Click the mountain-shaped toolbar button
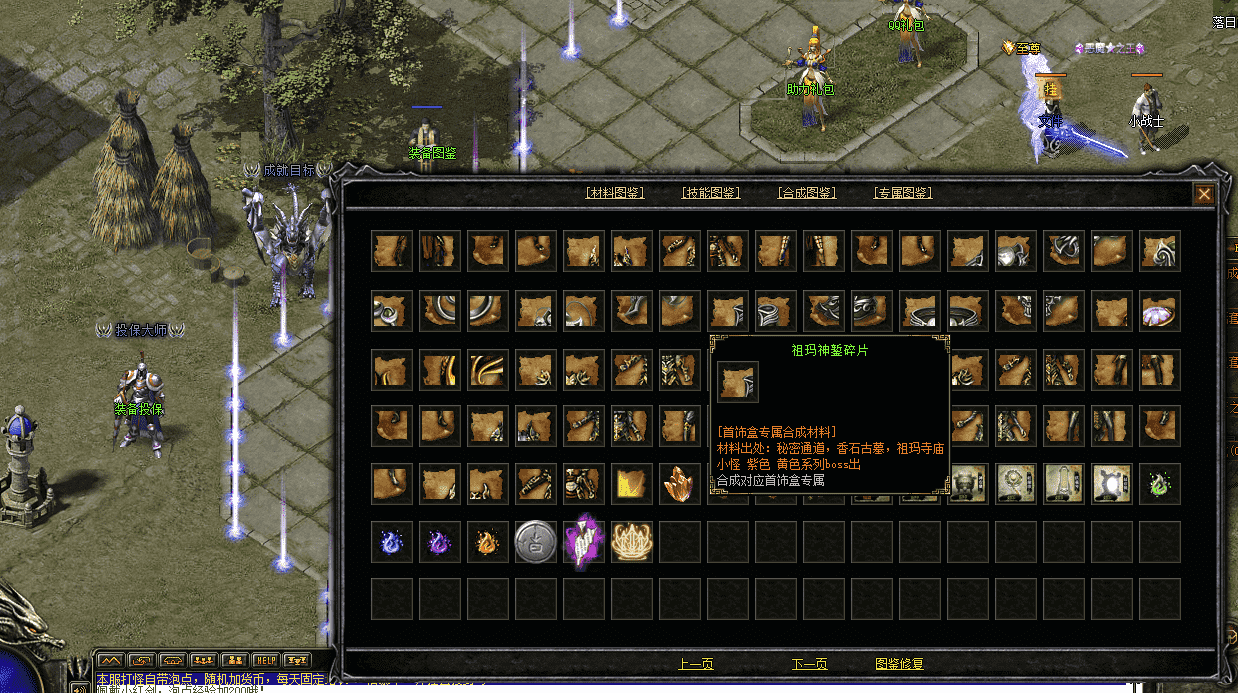Screen dimensions: 1238x693 coord(110,661)
